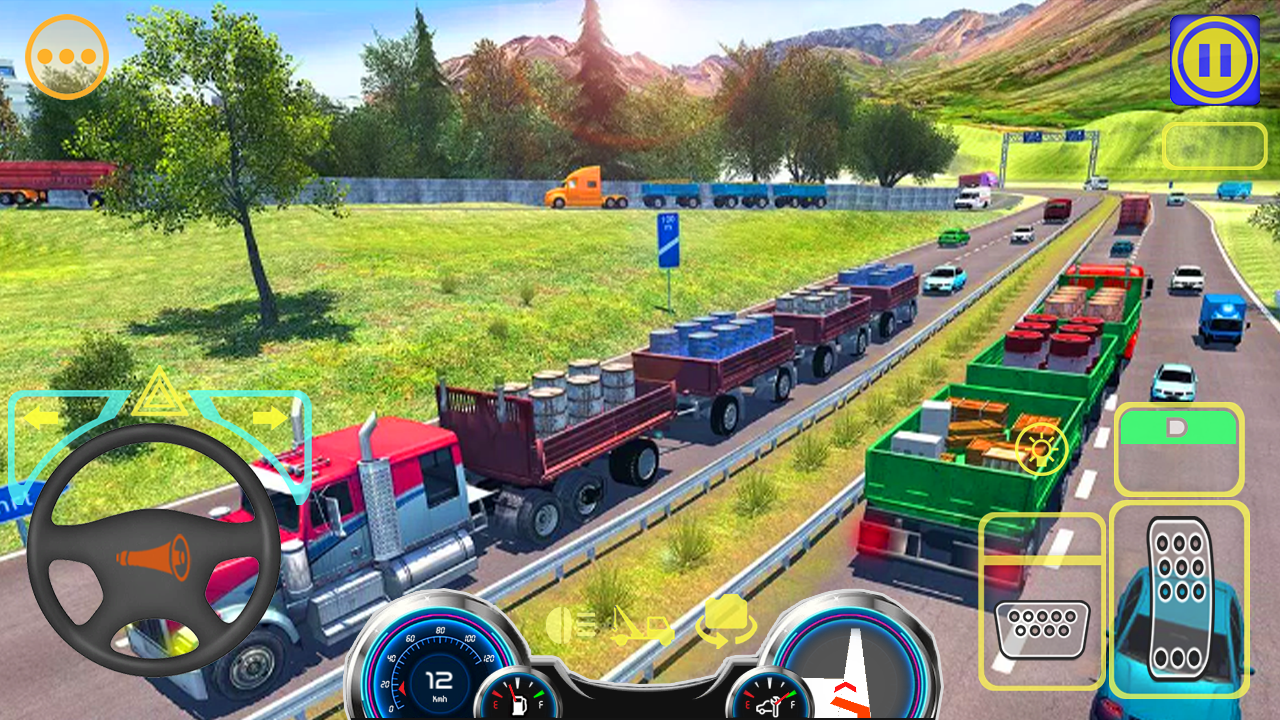
Task: Step on the accelerator pedal
Action: (x=1179, y=598)
